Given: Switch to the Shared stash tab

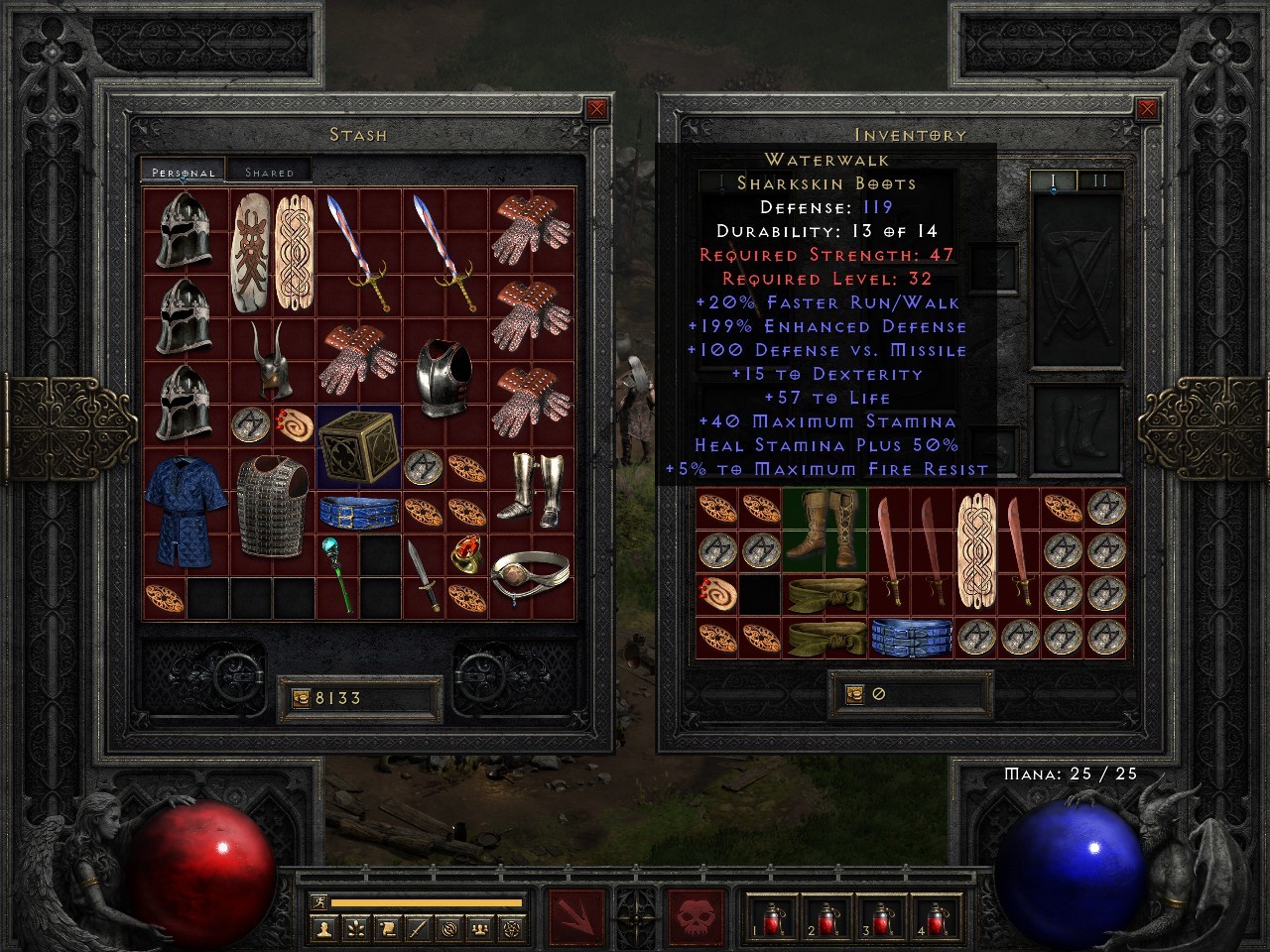Looking at the screenshot, I should (x=268, y=171).
